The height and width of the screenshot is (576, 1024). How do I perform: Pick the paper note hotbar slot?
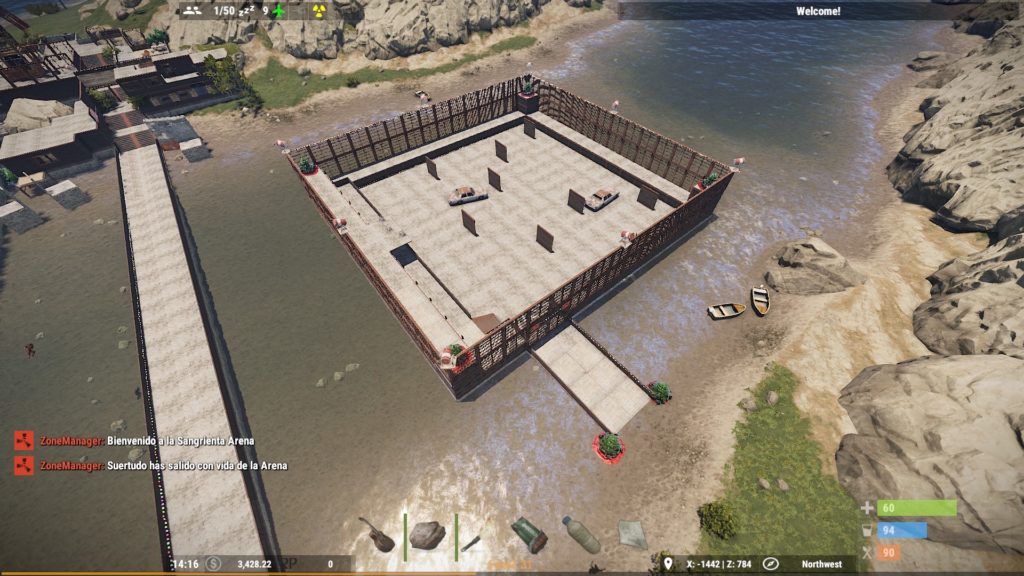pos(632,534)
